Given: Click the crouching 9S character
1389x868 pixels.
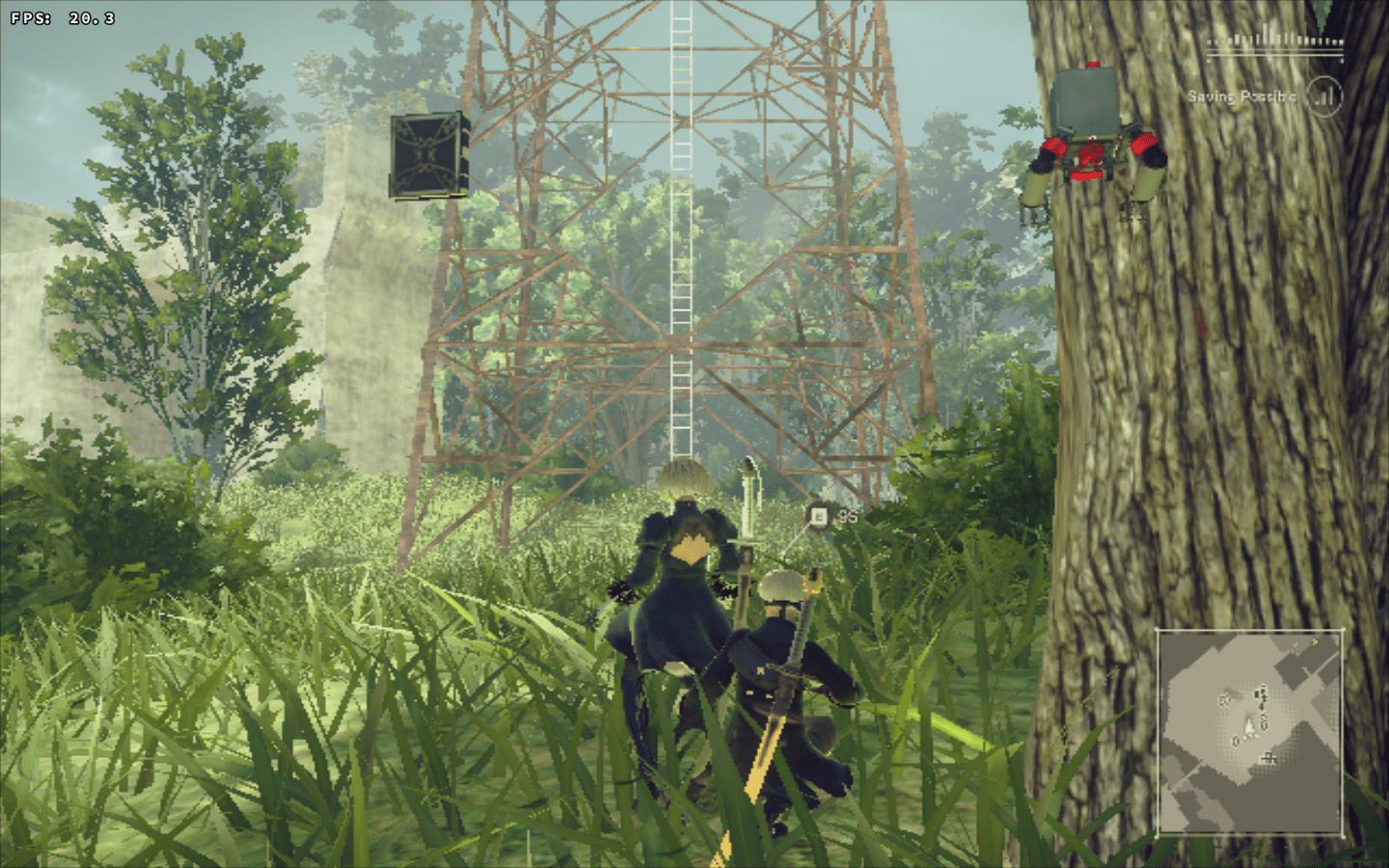Looking at the screenshot, I should click(781, 694).
